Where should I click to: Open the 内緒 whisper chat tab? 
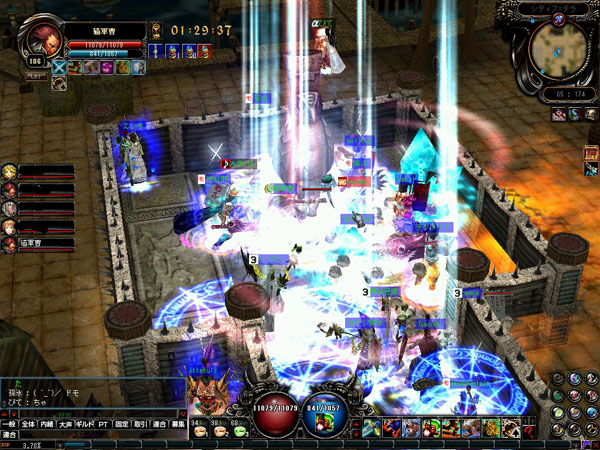pos(48,424)
